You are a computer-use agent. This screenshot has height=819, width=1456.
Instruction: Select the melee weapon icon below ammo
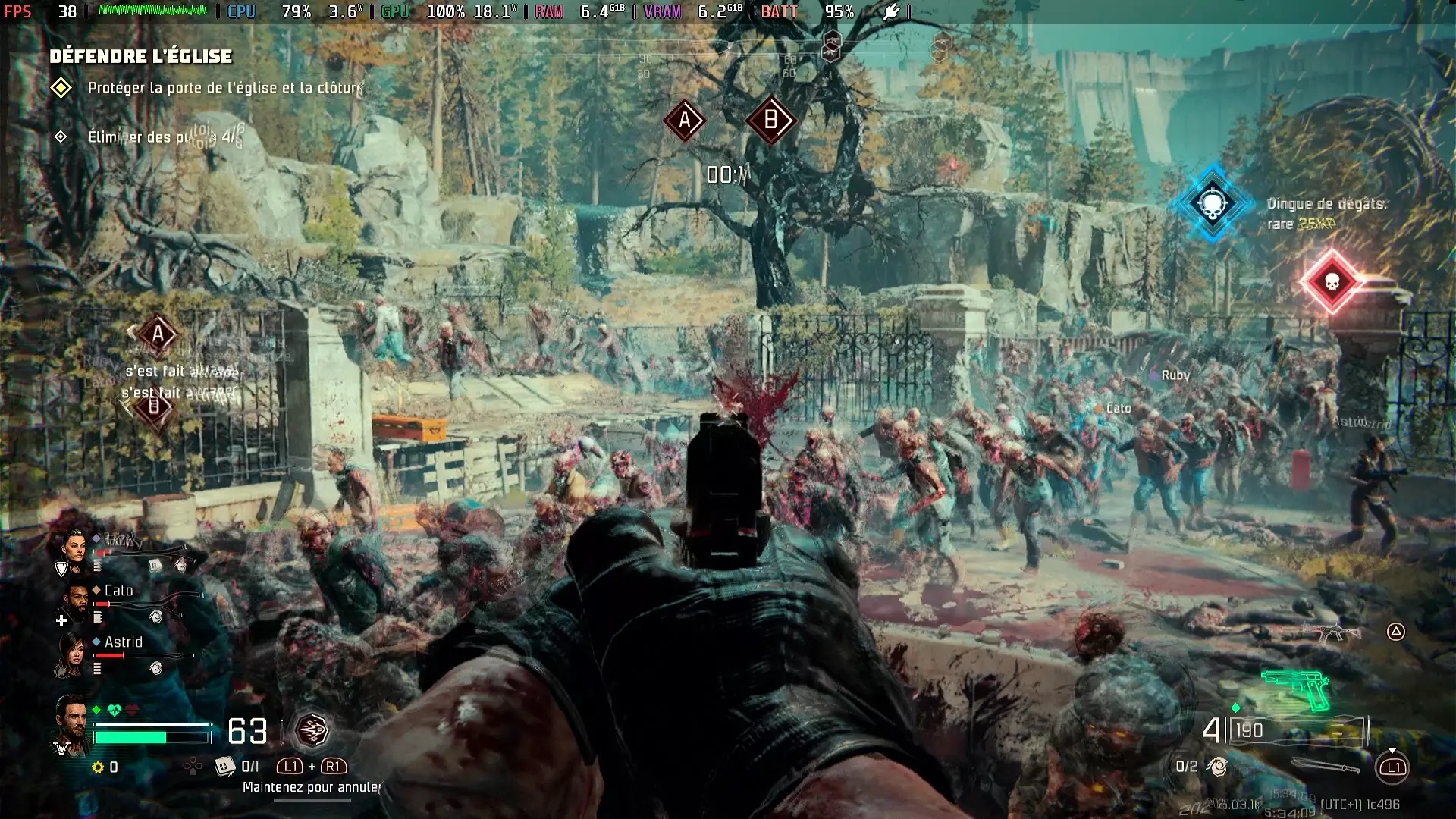[x=1325, y=767]
